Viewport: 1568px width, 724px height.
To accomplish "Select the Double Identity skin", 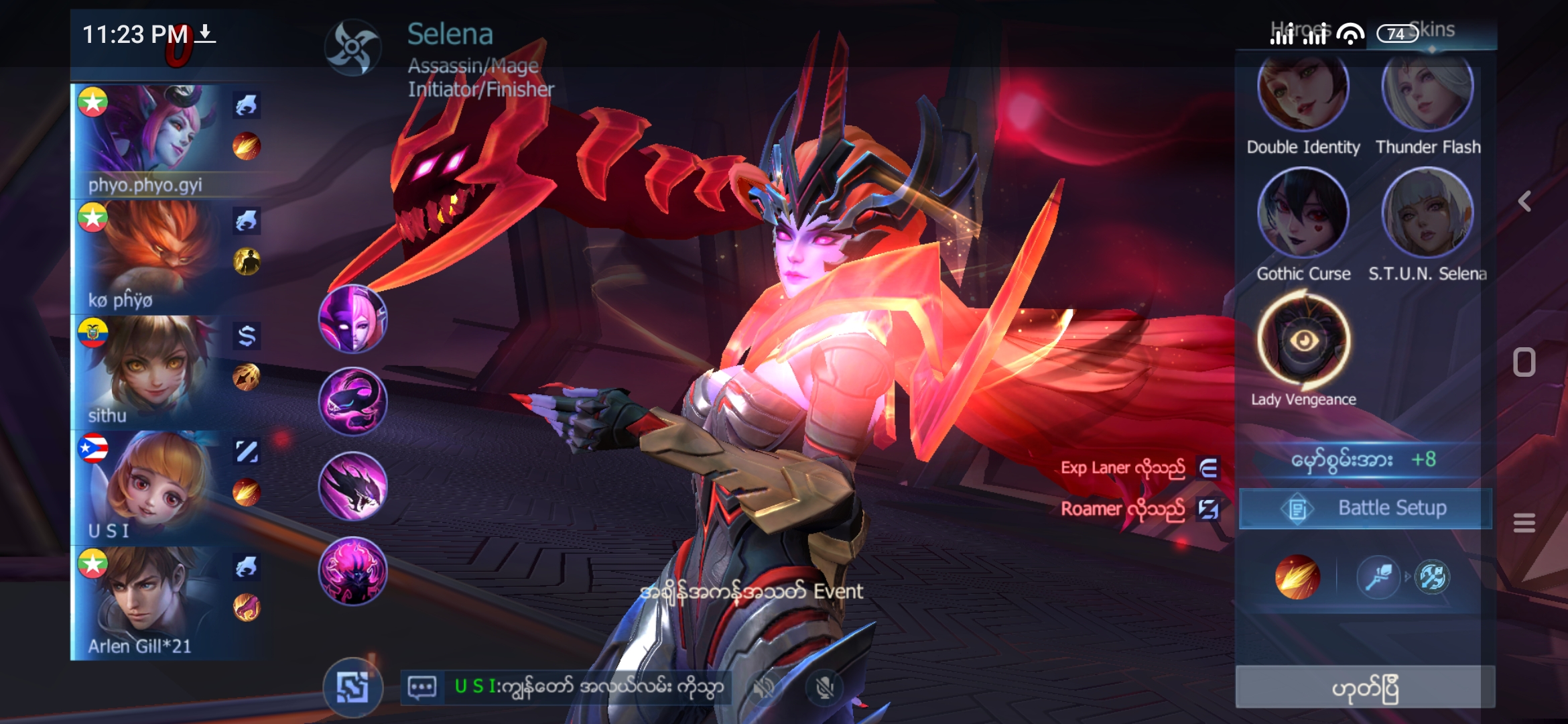I will (x=1303, y=94).
